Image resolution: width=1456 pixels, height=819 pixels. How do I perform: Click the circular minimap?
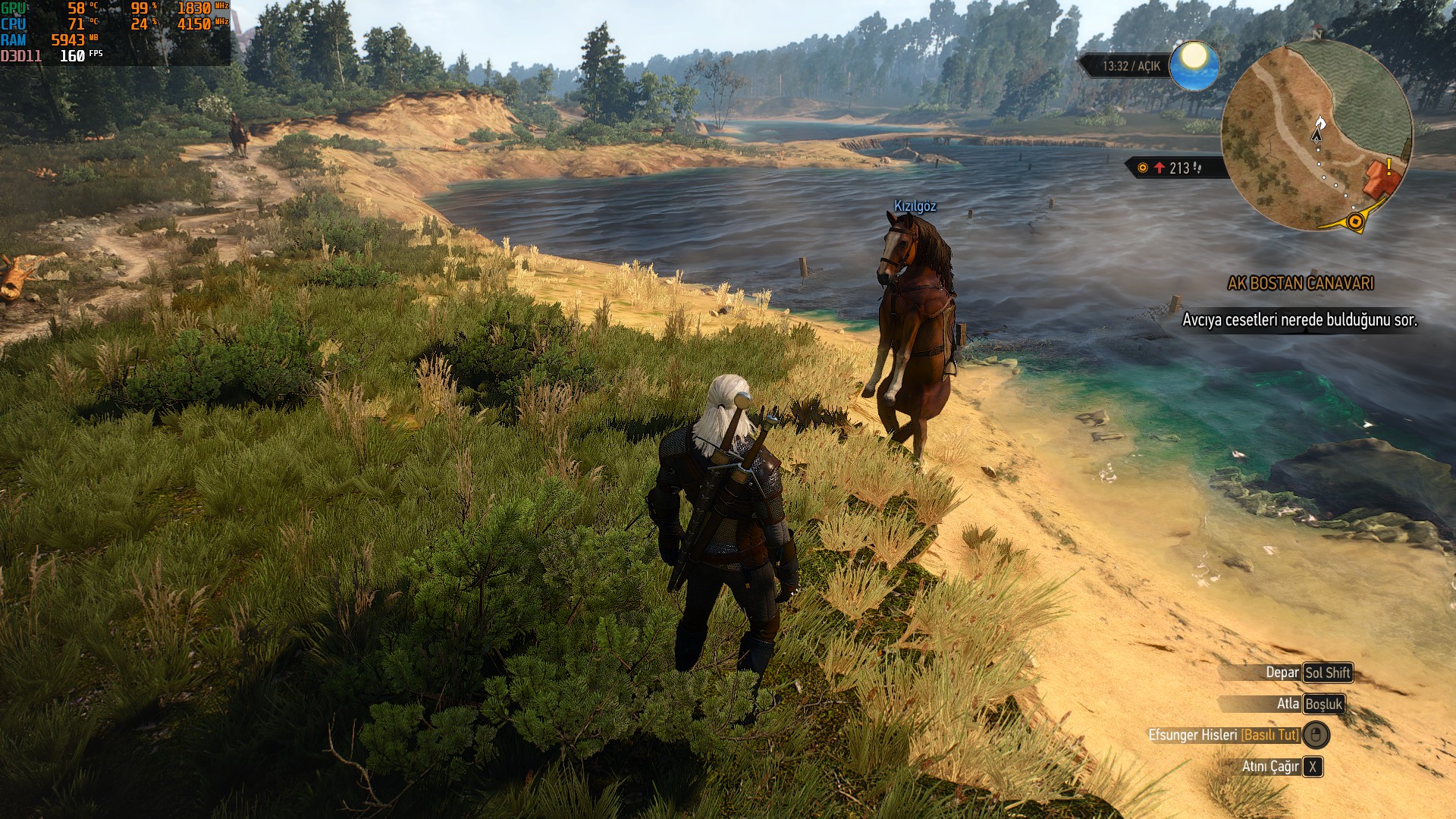[x=1316, y=136]
